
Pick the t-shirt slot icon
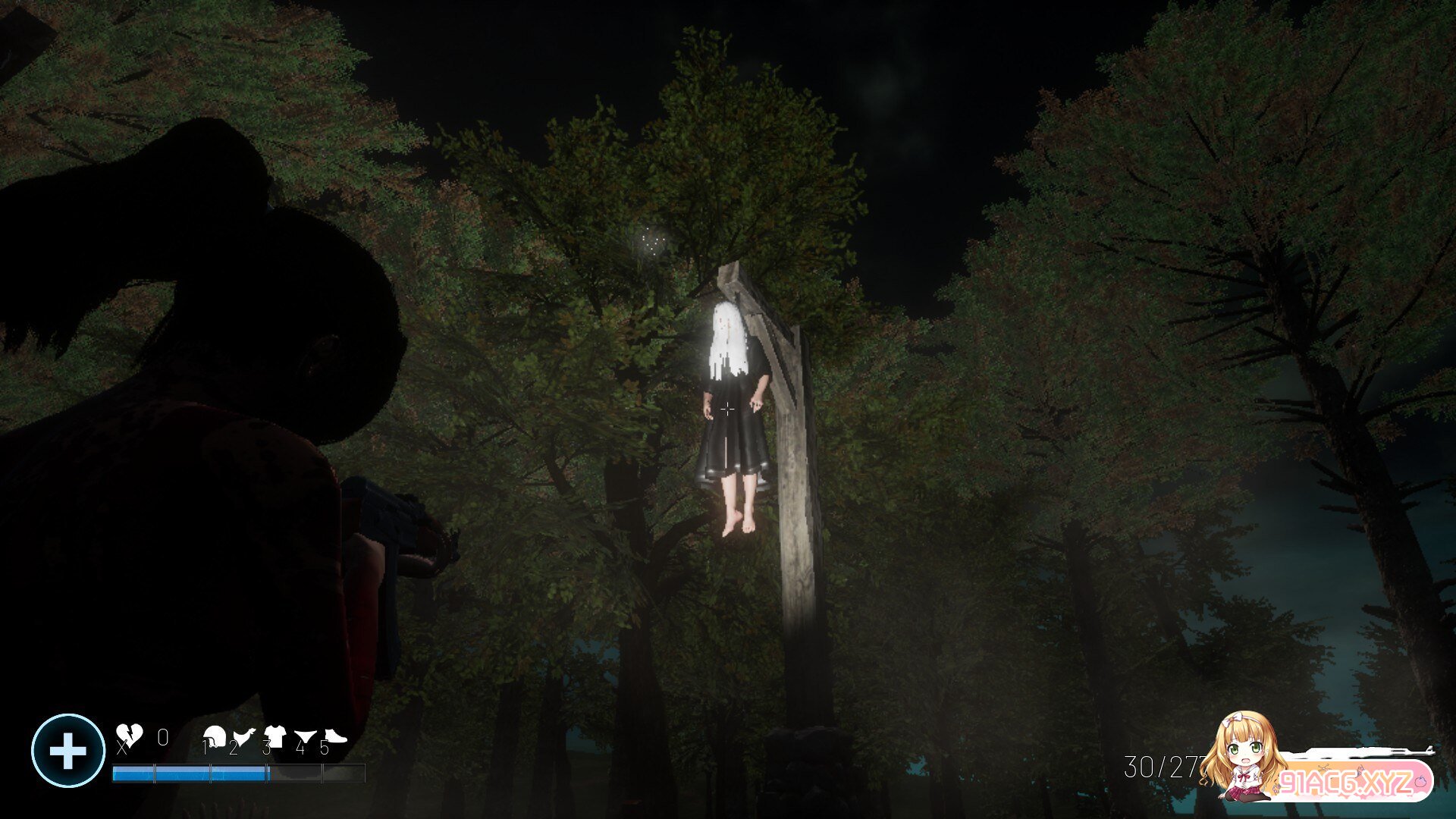[x=274, y=734]
